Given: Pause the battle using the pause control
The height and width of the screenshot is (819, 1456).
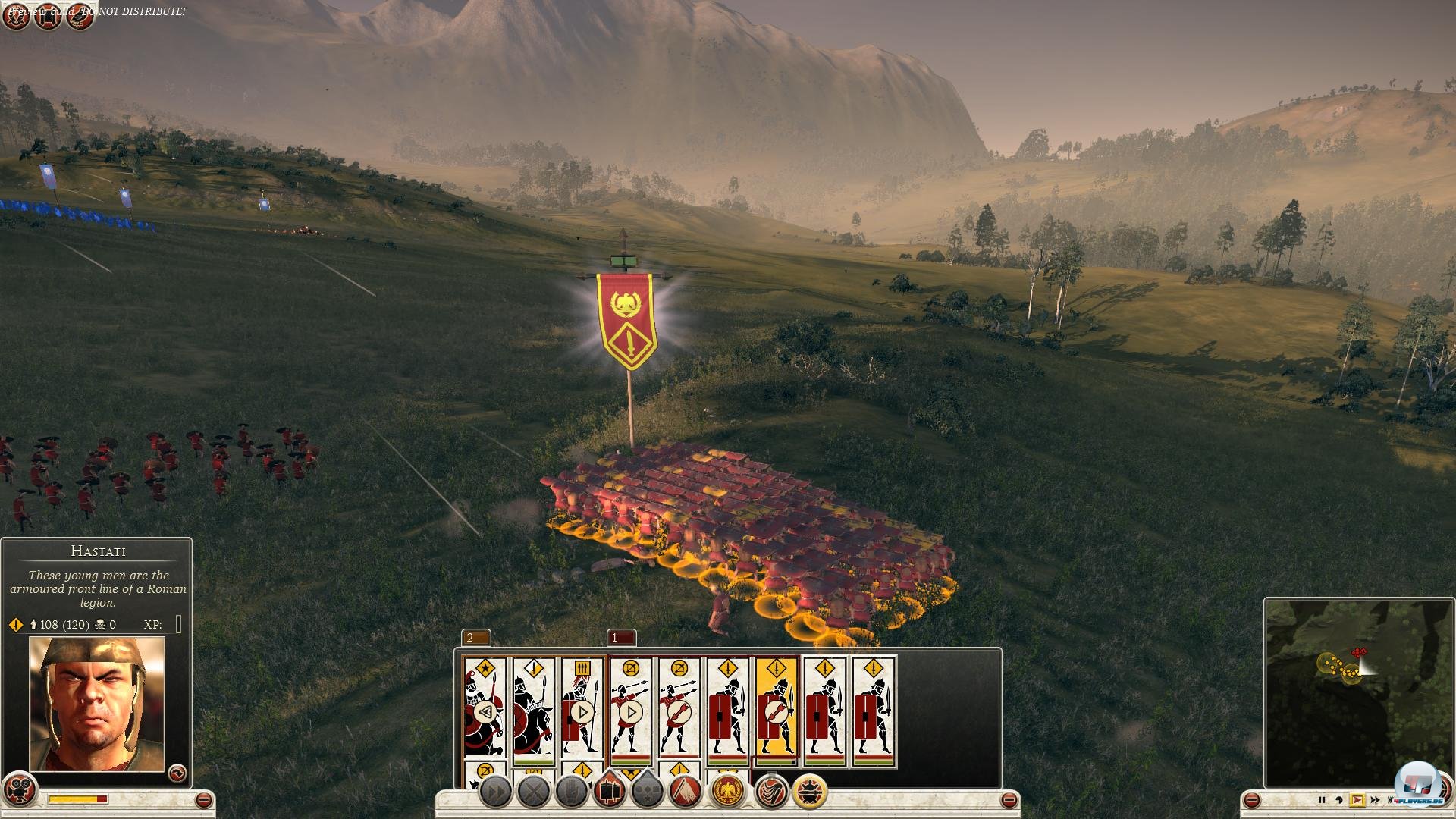Looking at the screenshot, I should click(x=1322, y=800).
